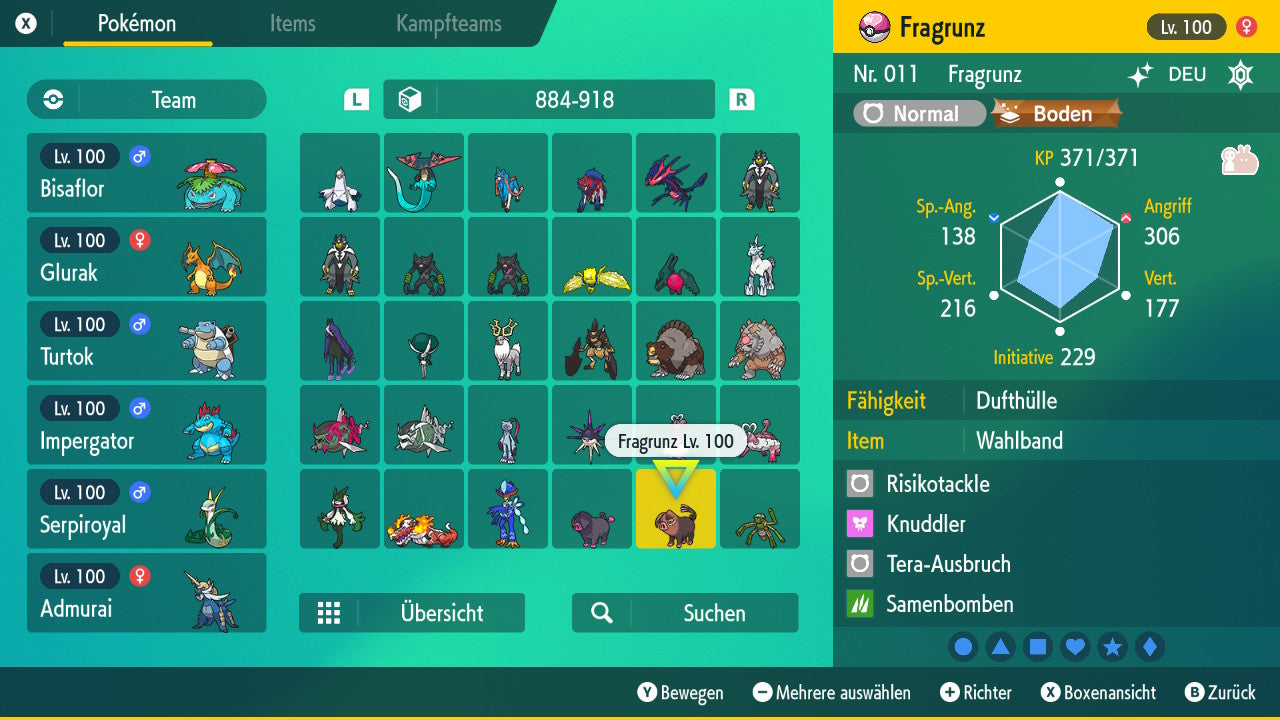Open the Kampfteams tab
The height and width of the screenshot is (720, 1280).
[x=447, y=24]
